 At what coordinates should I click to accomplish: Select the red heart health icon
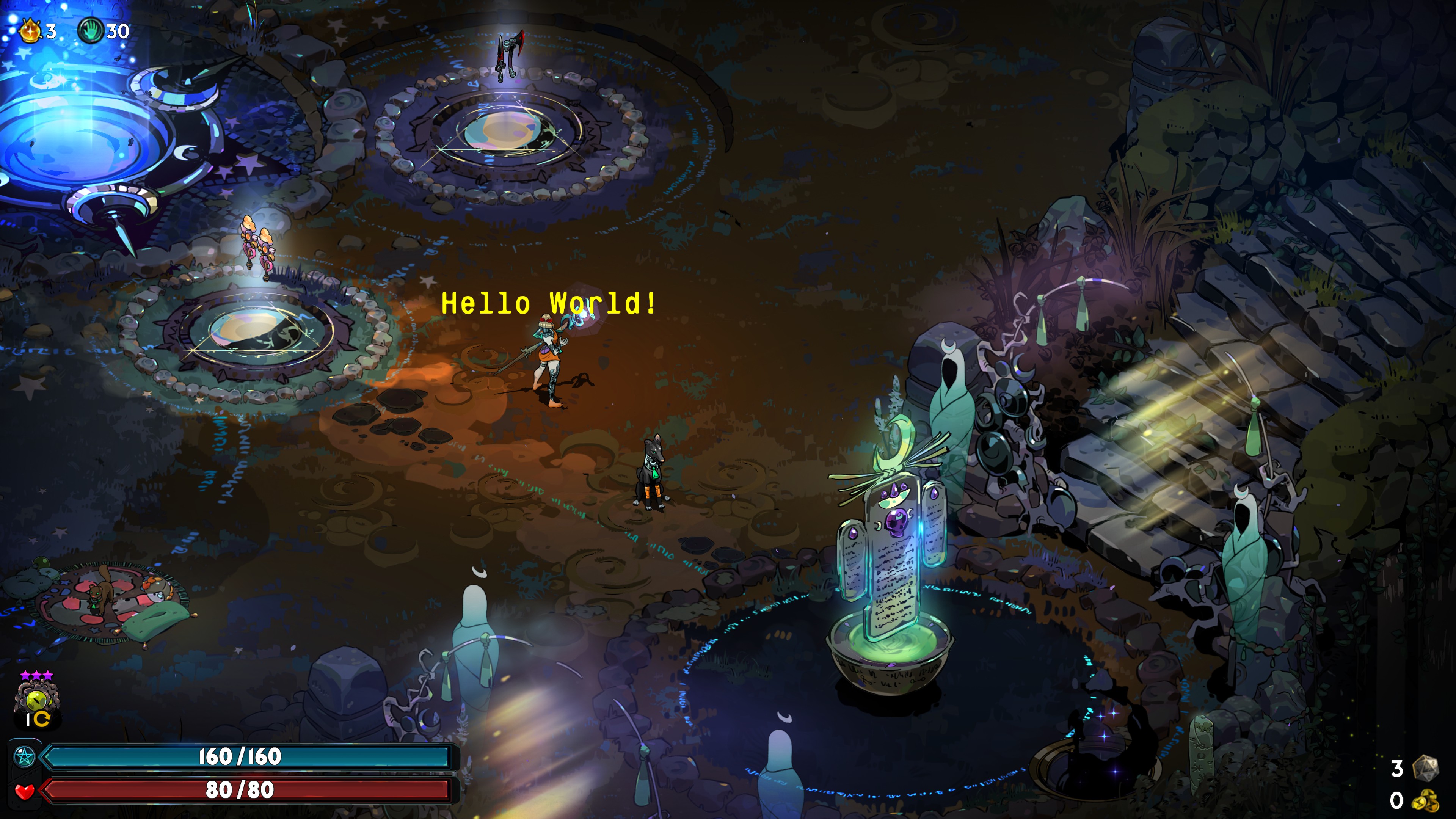pyautogui.click(x=24, y=790)
